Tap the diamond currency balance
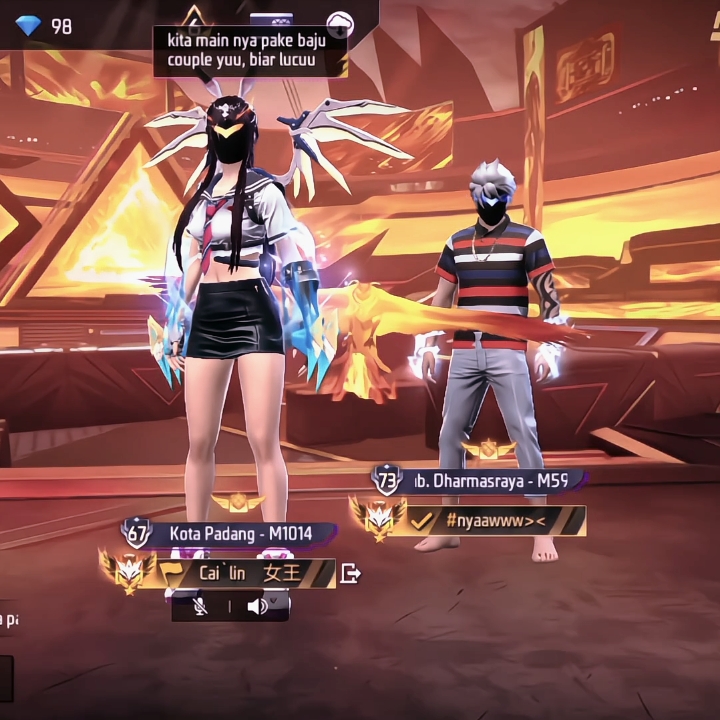The image size is (720, 720). tap(45, 26)
